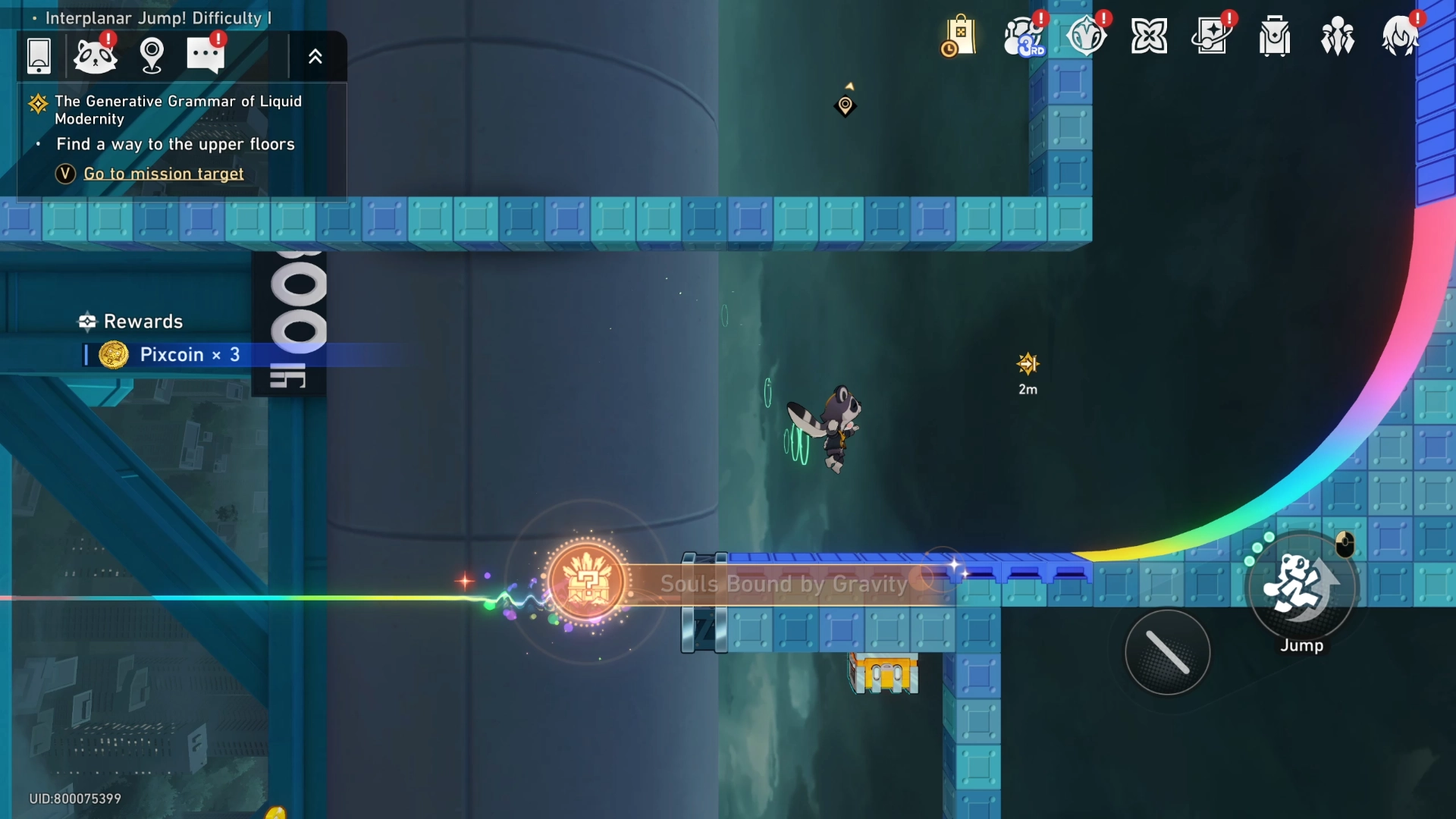Collapse the mission tracker panel
The width and height of the screenshot is (1456, 819).
point(315,56)
